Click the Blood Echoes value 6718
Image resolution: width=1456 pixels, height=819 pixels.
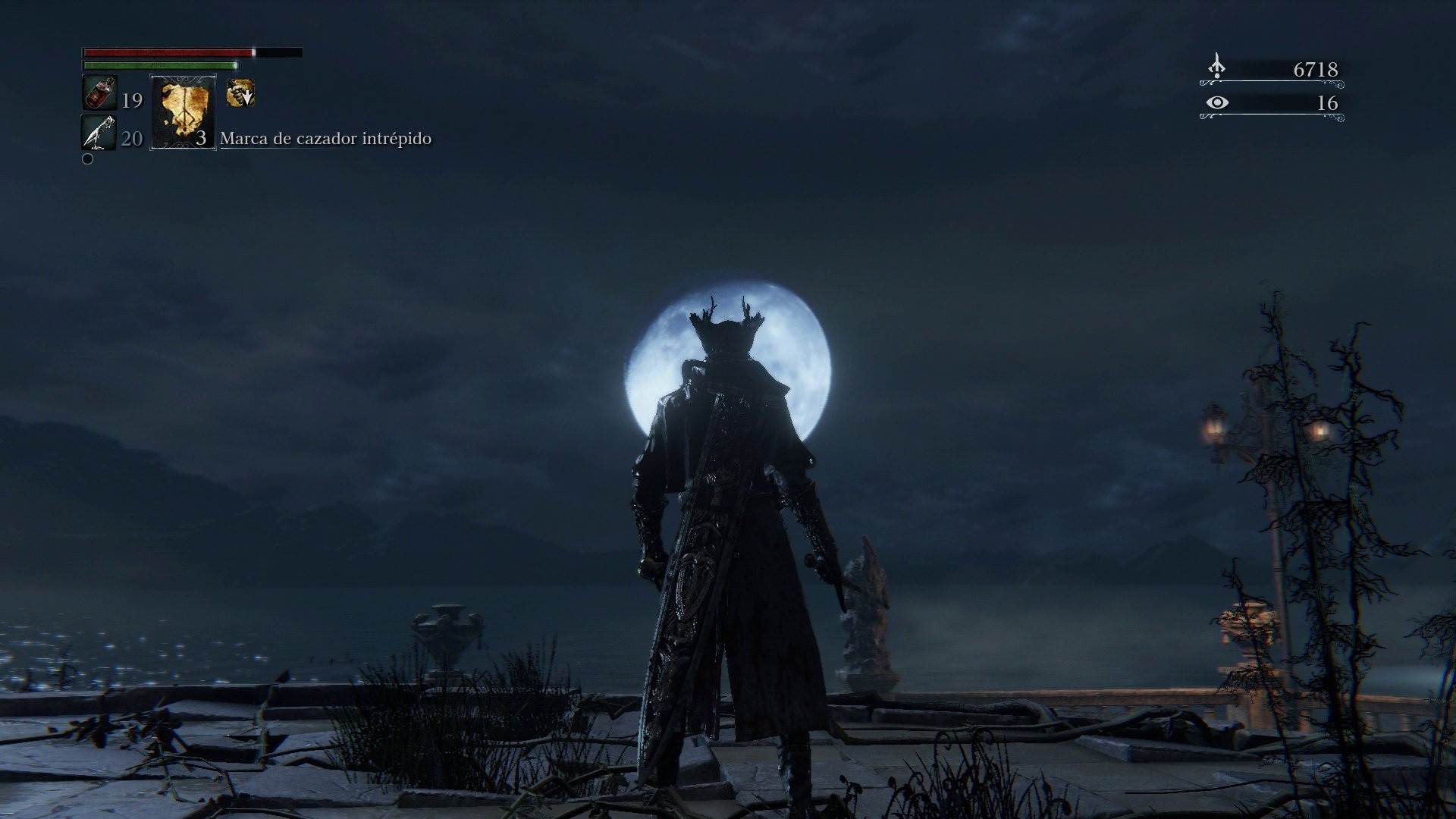click(x=1316, y=68)
